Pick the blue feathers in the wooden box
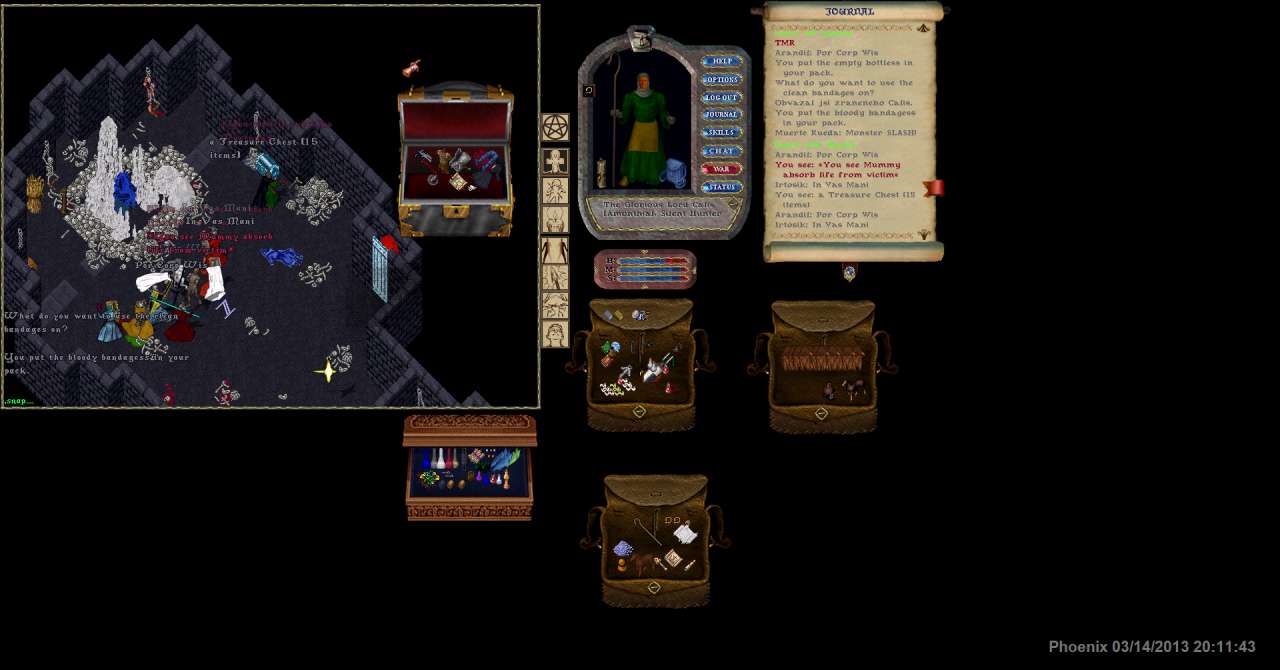The width and height of the screenshot is (1280, 670). (506, 461)
